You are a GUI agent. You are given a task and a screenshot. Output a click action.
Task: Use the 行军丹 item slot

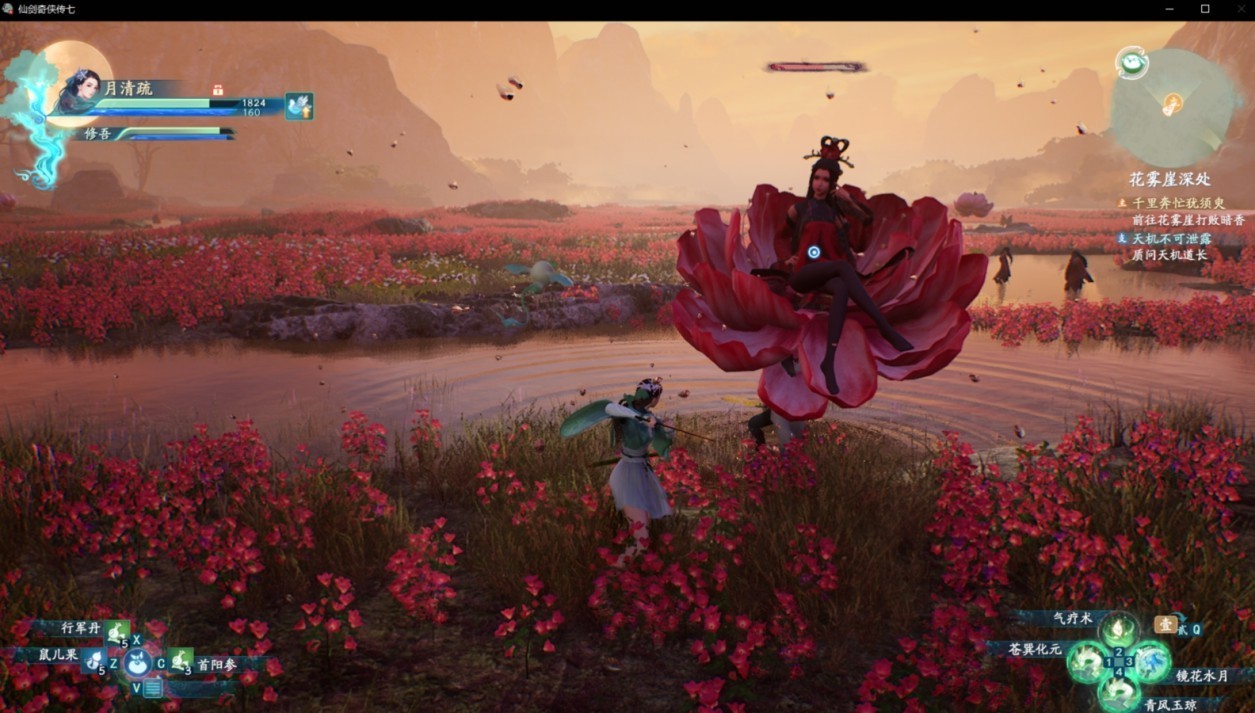pyautogui.click(x=117, y=632)
